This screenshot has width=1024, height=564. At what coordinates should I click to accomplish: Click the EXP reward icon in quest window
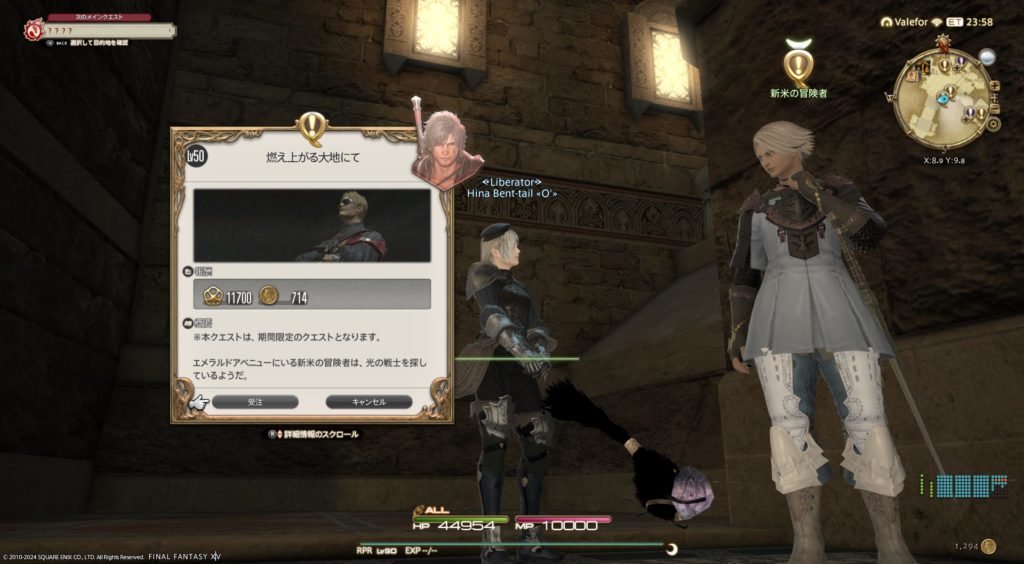point(212,295)
